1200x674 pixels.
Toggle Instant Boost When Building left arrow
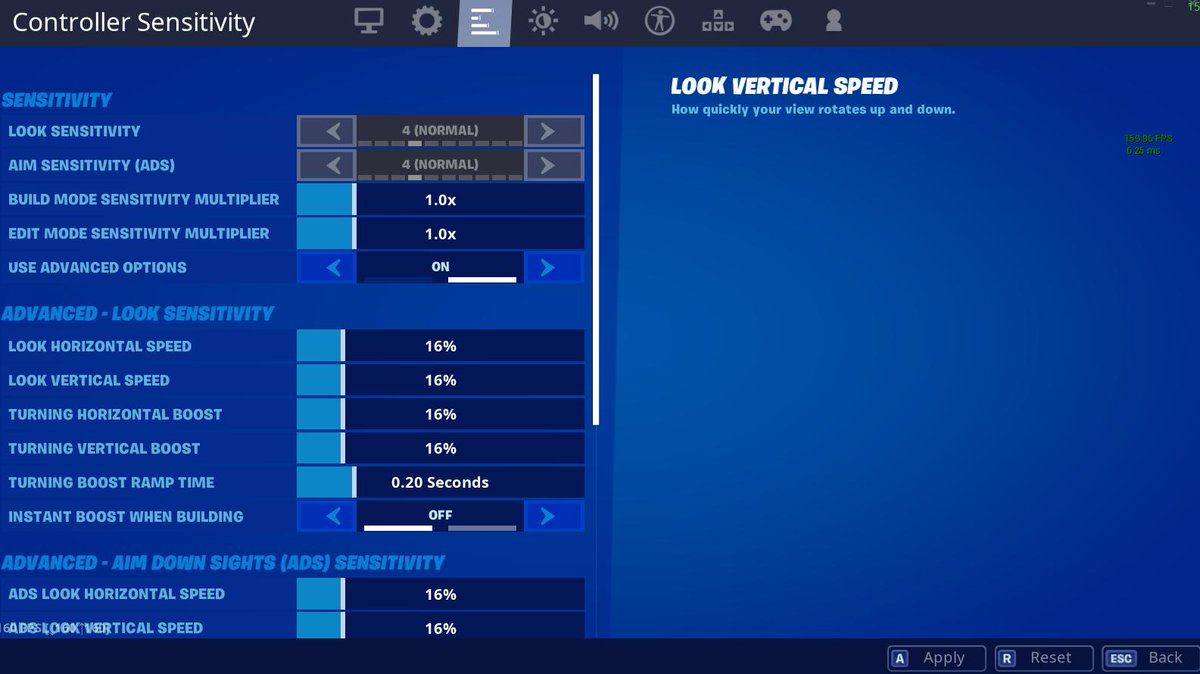[326, 516]
